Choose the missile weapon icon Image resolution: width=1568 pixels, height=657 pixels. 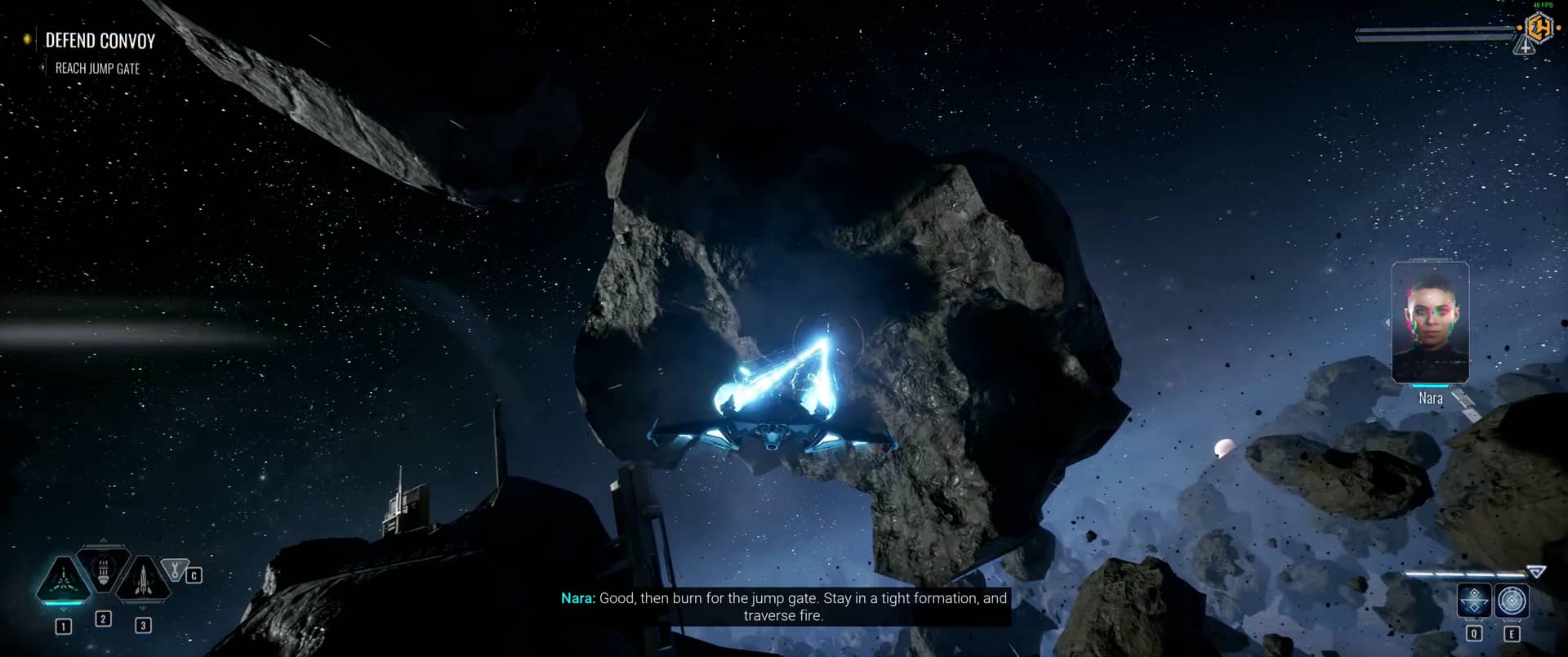(142, 580)
